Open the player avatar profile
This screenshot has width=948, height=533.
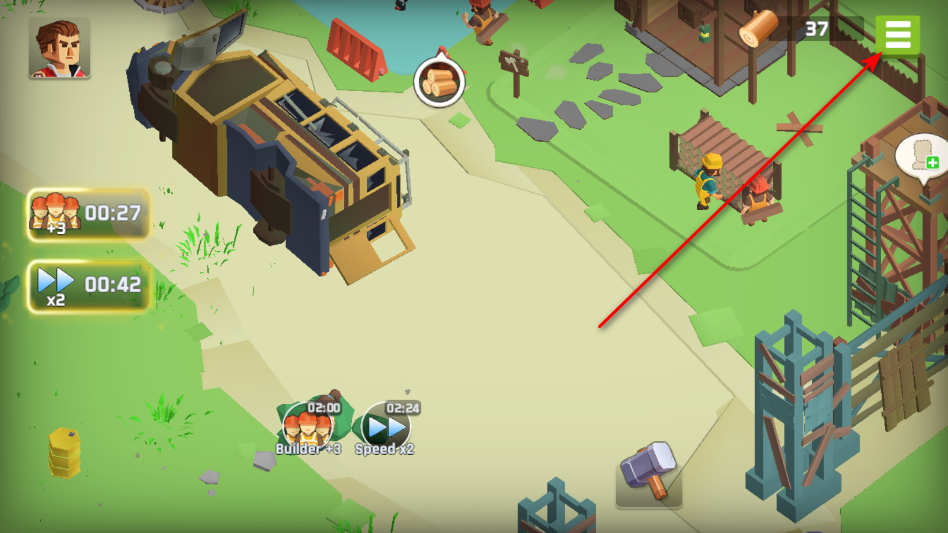coord(59,47)
